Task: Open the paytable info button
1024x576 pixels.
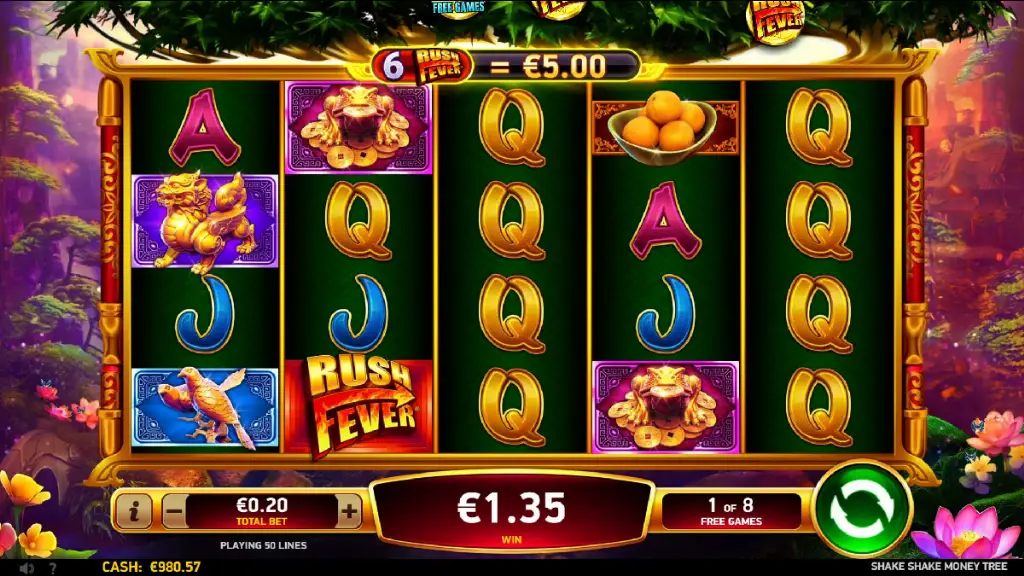Action: point(134,512)
